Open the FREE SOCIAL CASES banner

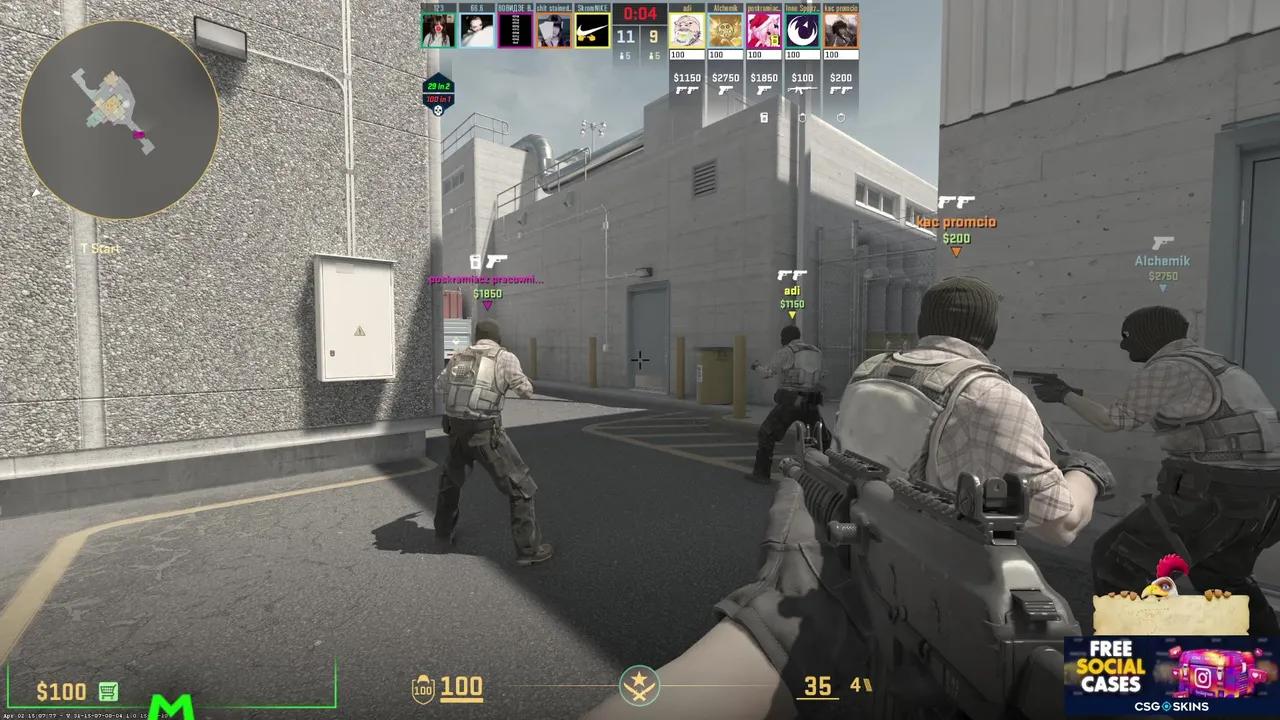[x=1110, y=664]
